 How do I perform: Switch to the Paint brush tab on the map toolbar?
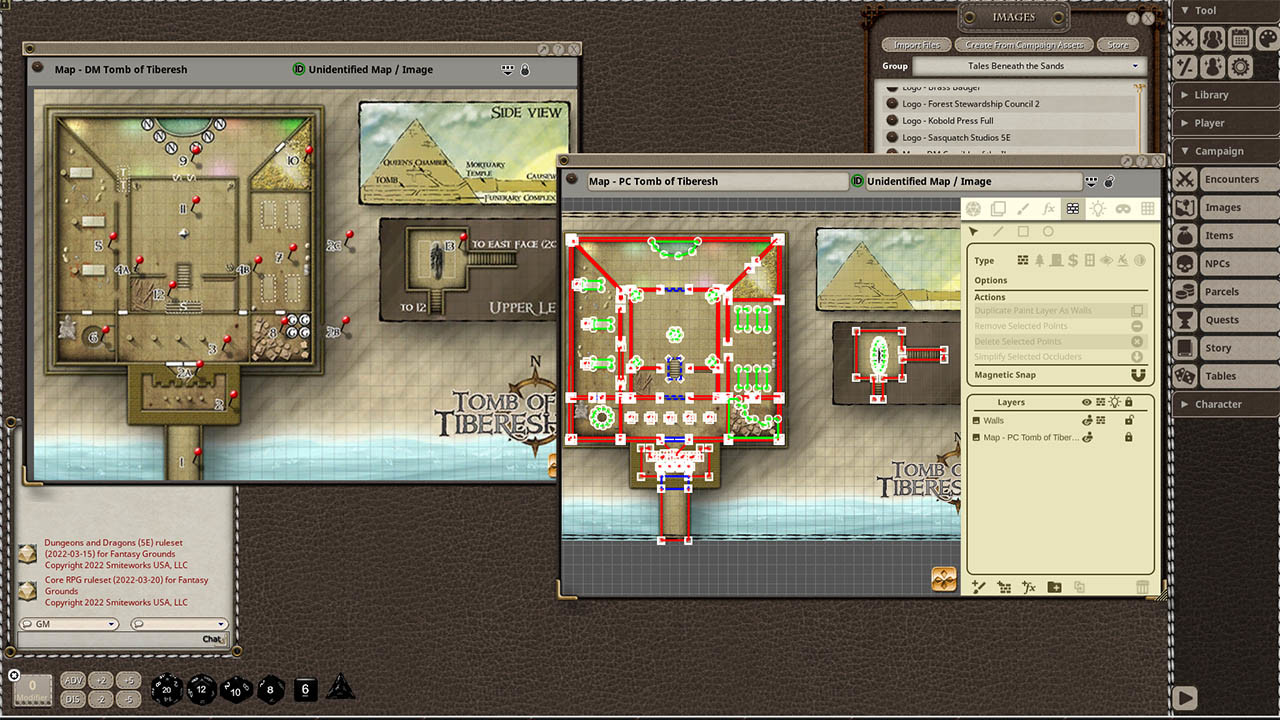click(1022, 209)
